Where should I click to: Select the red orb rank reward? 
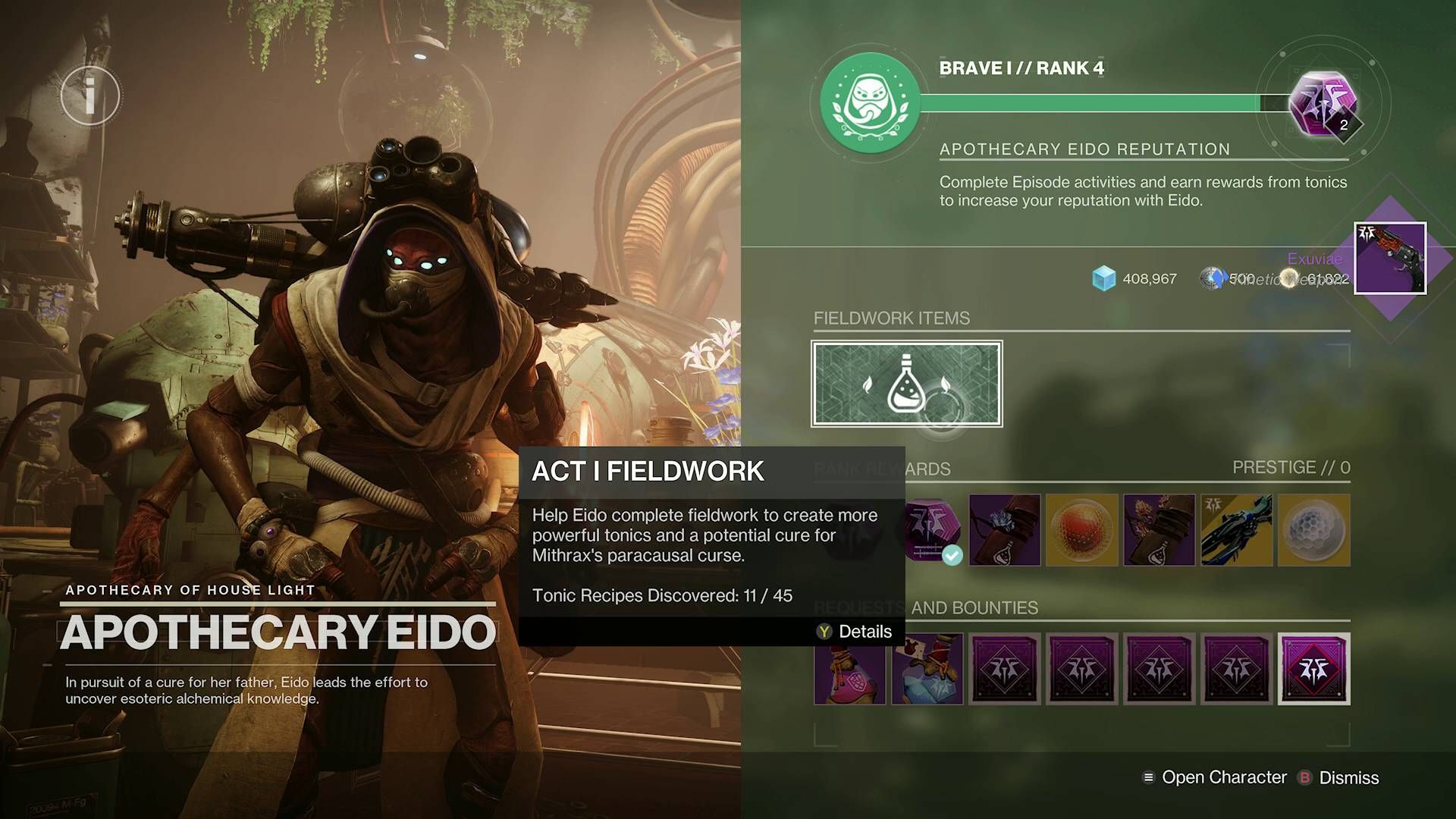[x=1082, y=530]
